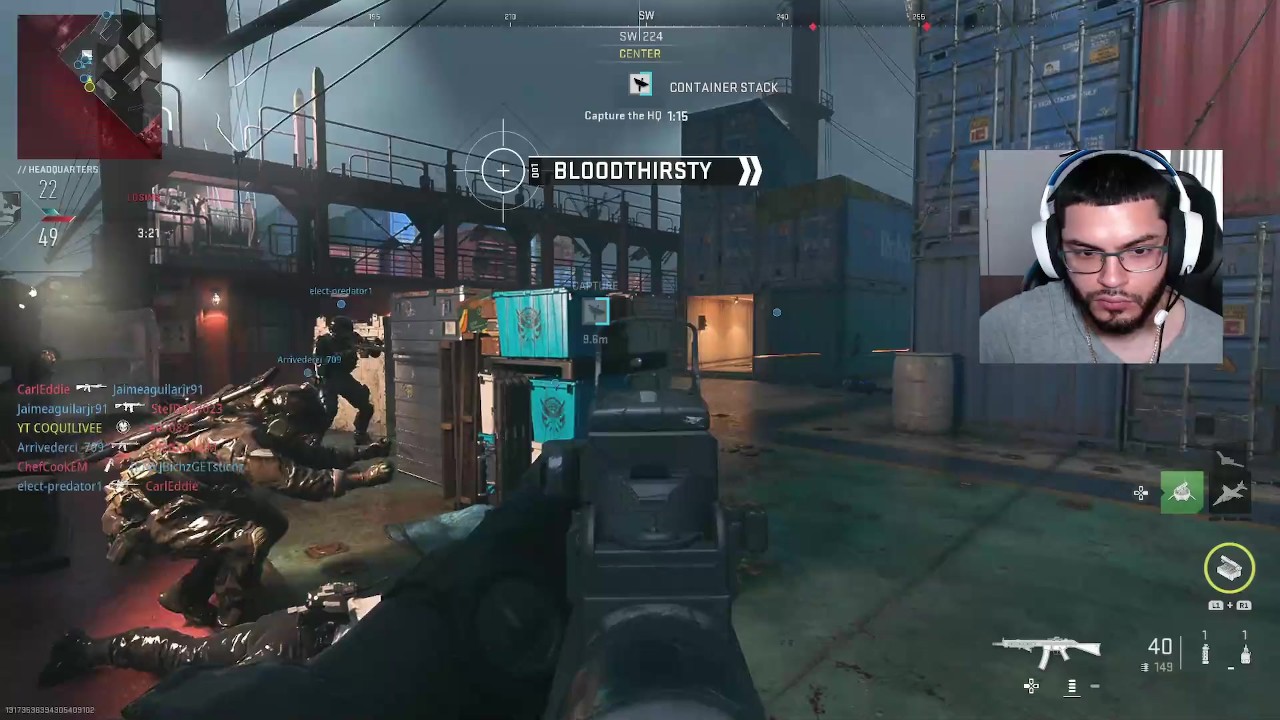
Task: Activate the green highlighted killstreak icon
Action: tap(1182, 493)
